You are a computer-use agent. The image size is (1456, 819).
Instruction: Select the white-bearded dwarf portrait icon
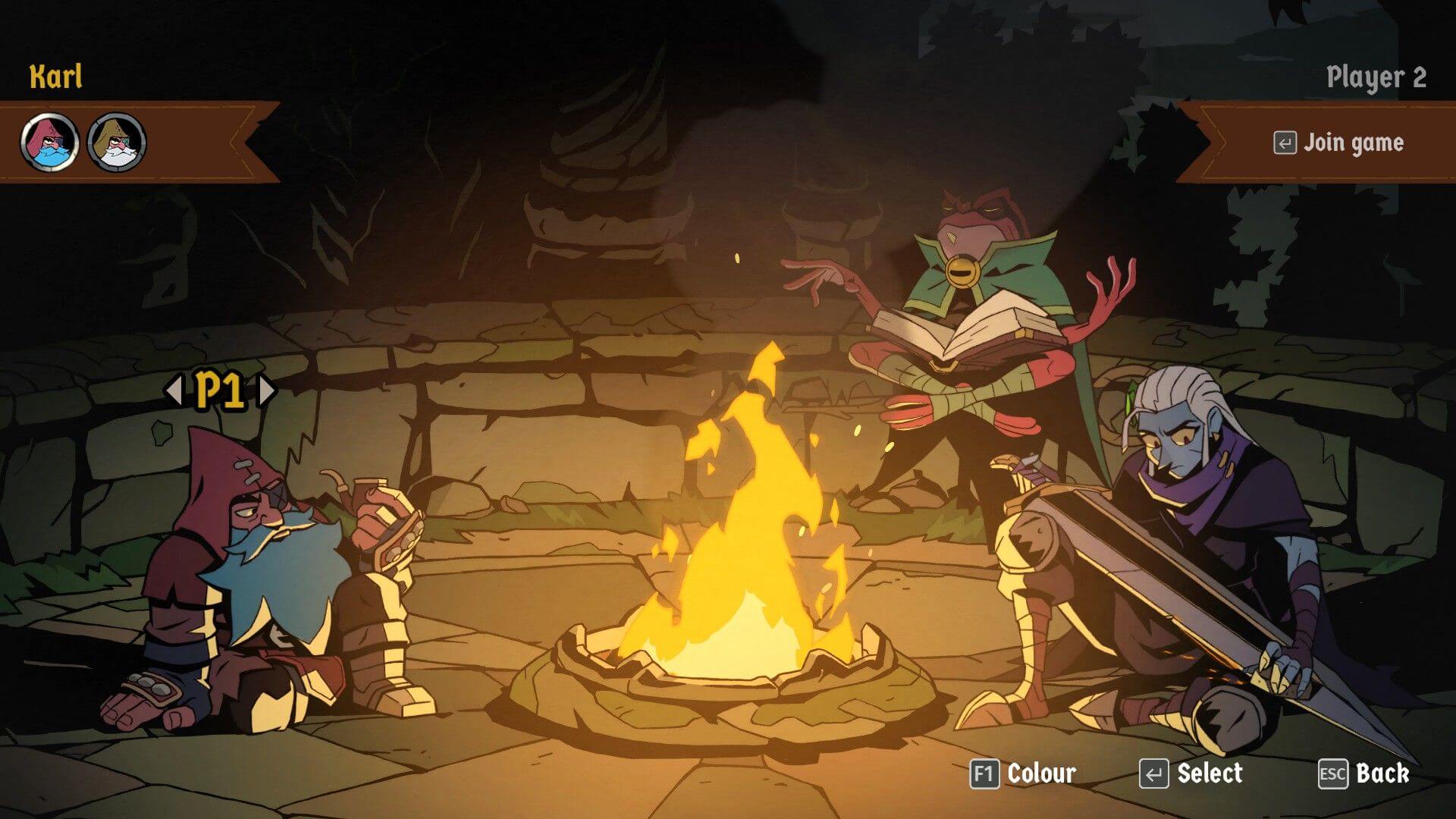[115, 141]
